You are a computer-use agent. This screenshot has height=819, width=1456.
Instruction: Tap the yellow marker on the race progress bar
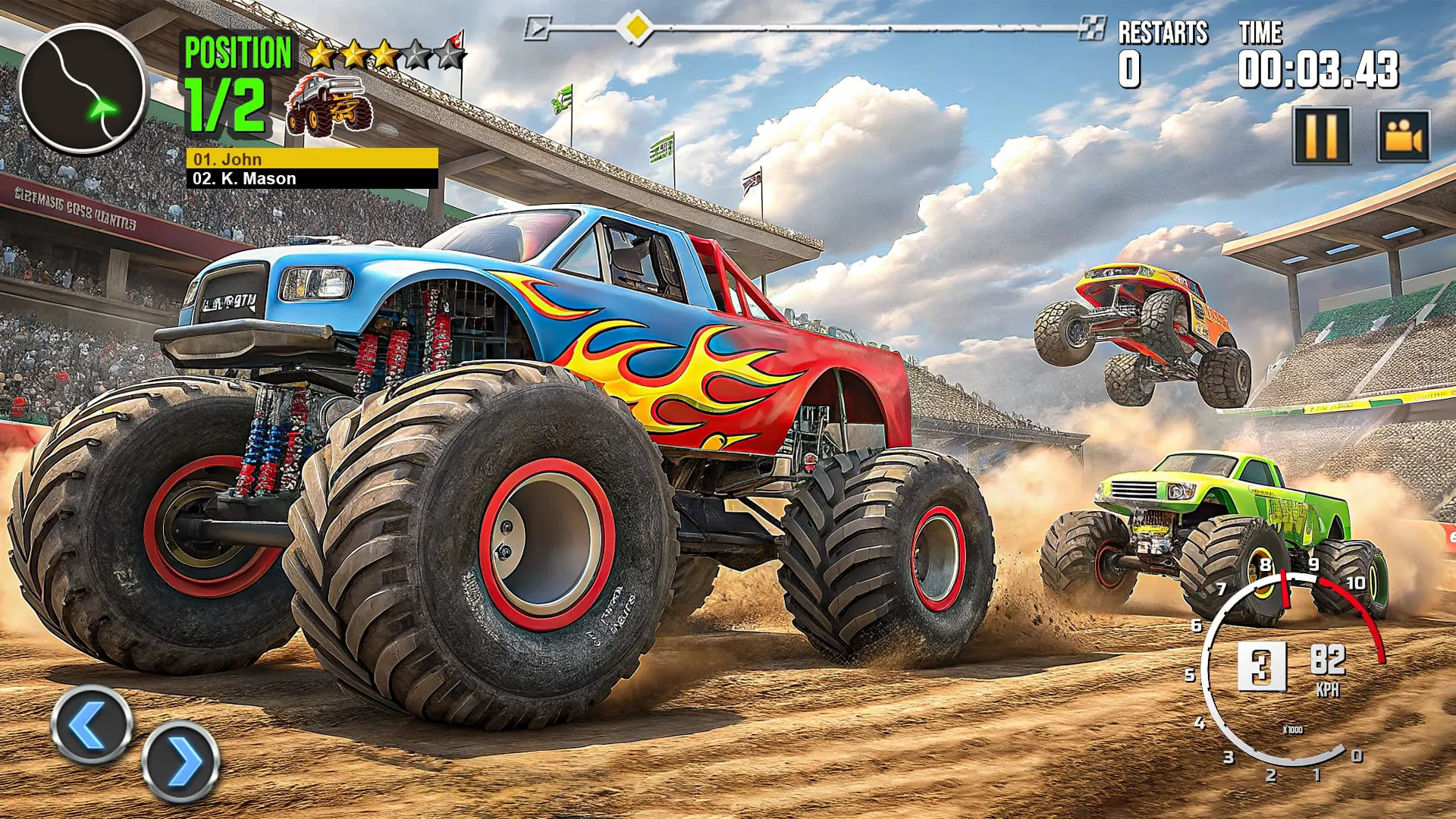click(x=636, y=25)
